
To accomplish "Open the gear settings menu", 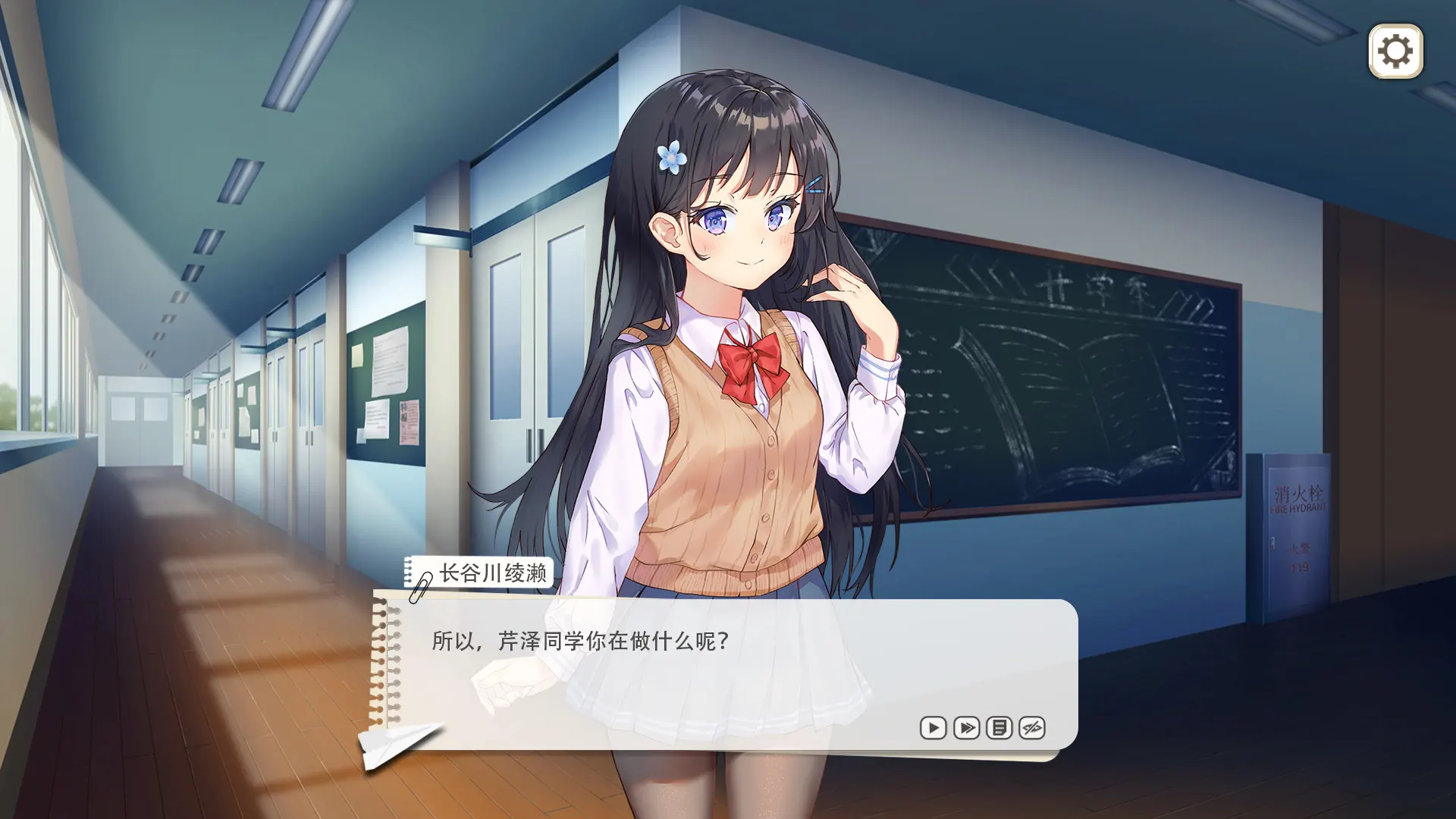I will 1395,52.
